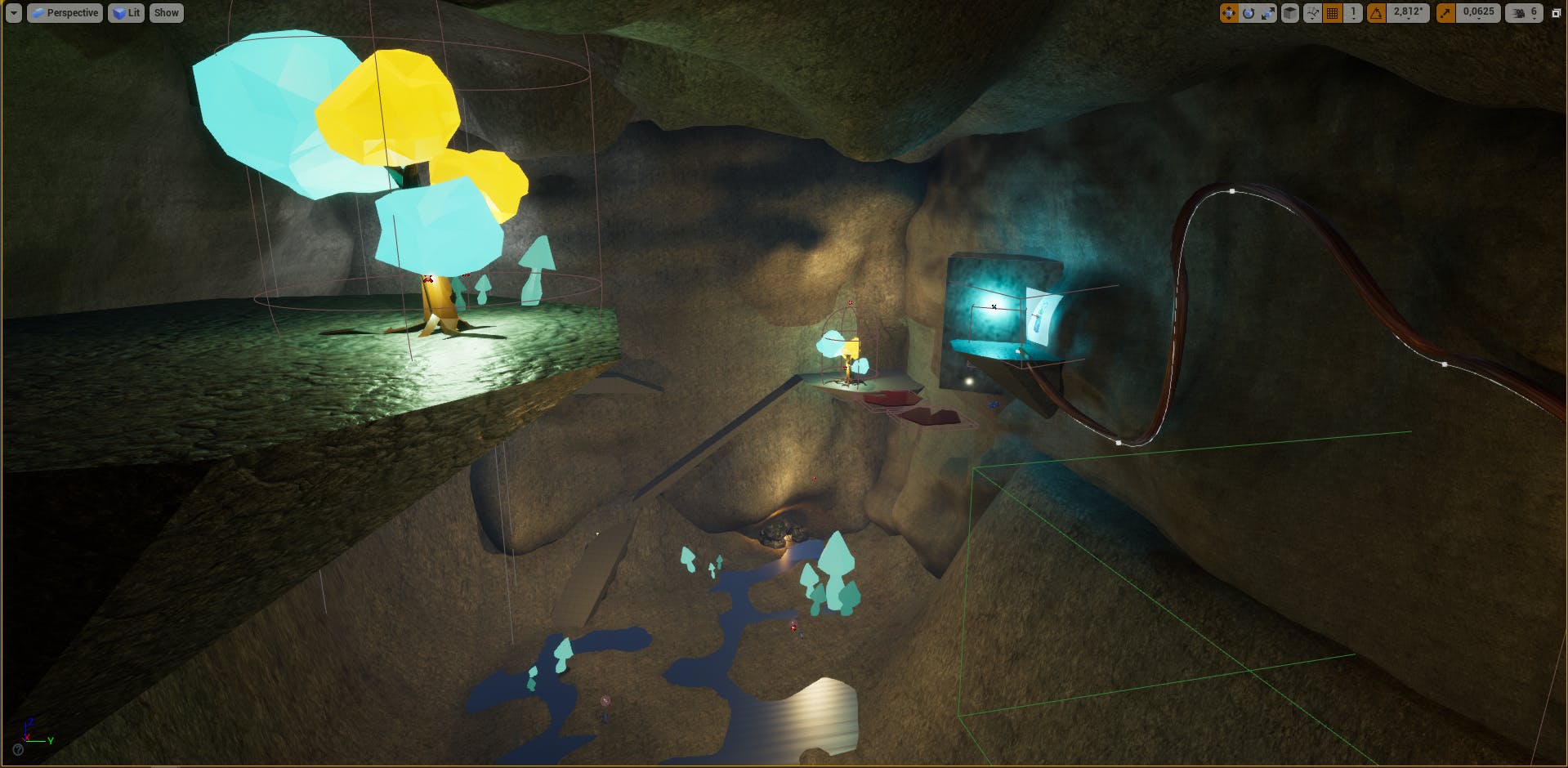Change the Lit view mode
Viewport: 1568px width, 768px height.
coord(127,13)
